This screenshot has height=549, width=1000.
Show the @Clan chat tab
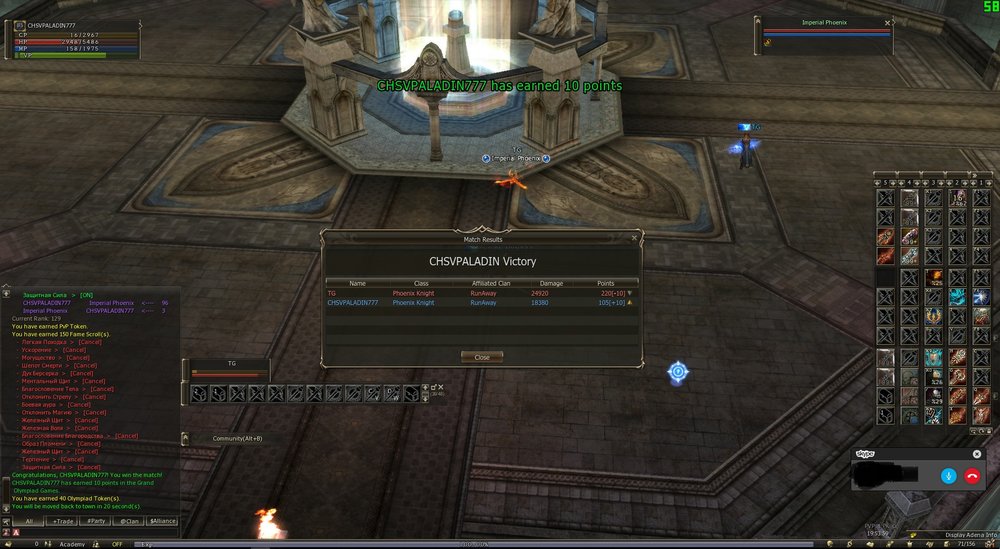(x=129, y=521)
